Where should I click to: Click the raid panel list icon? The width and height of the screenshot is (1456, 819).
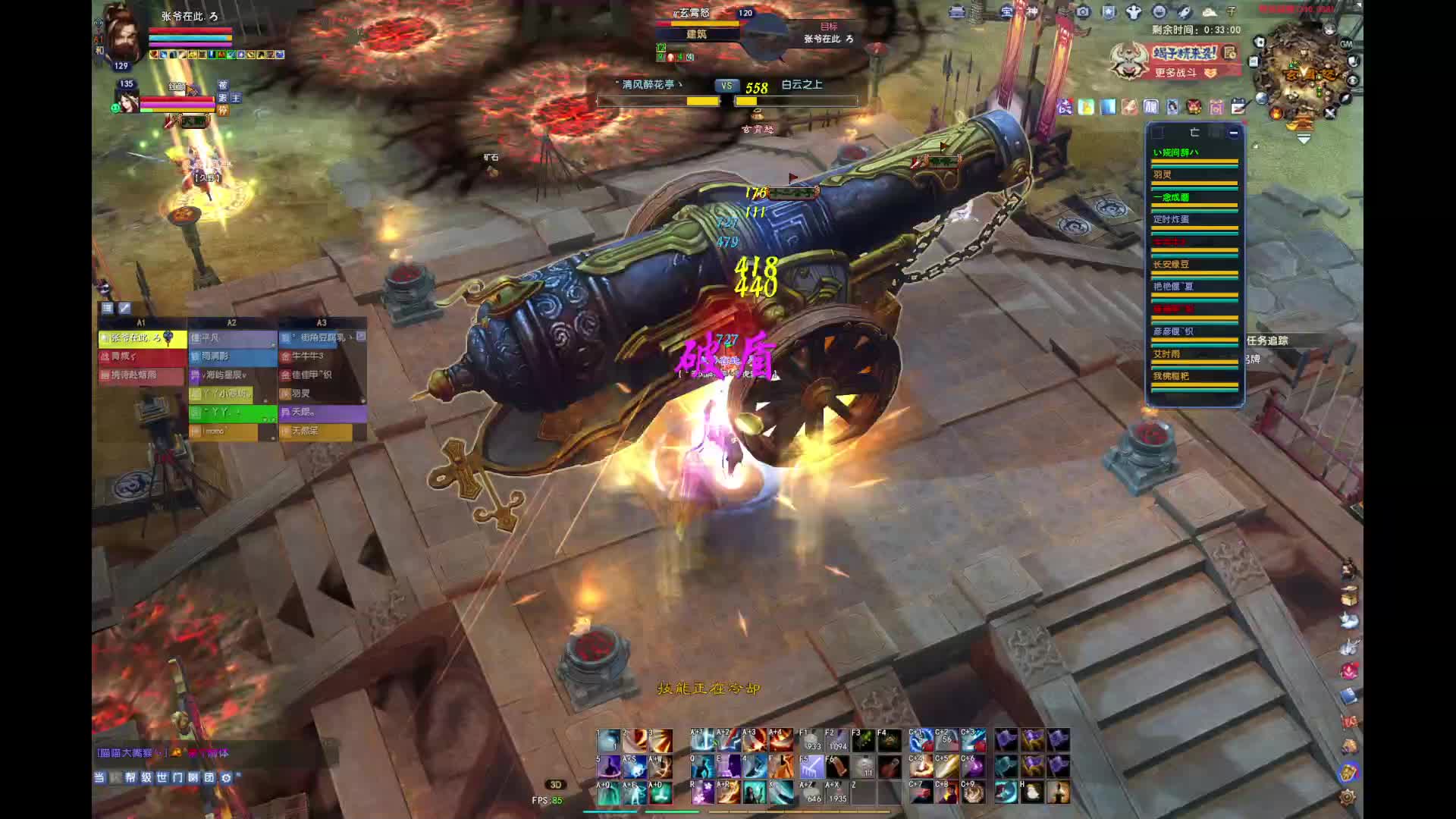click(x=107, y=308)
